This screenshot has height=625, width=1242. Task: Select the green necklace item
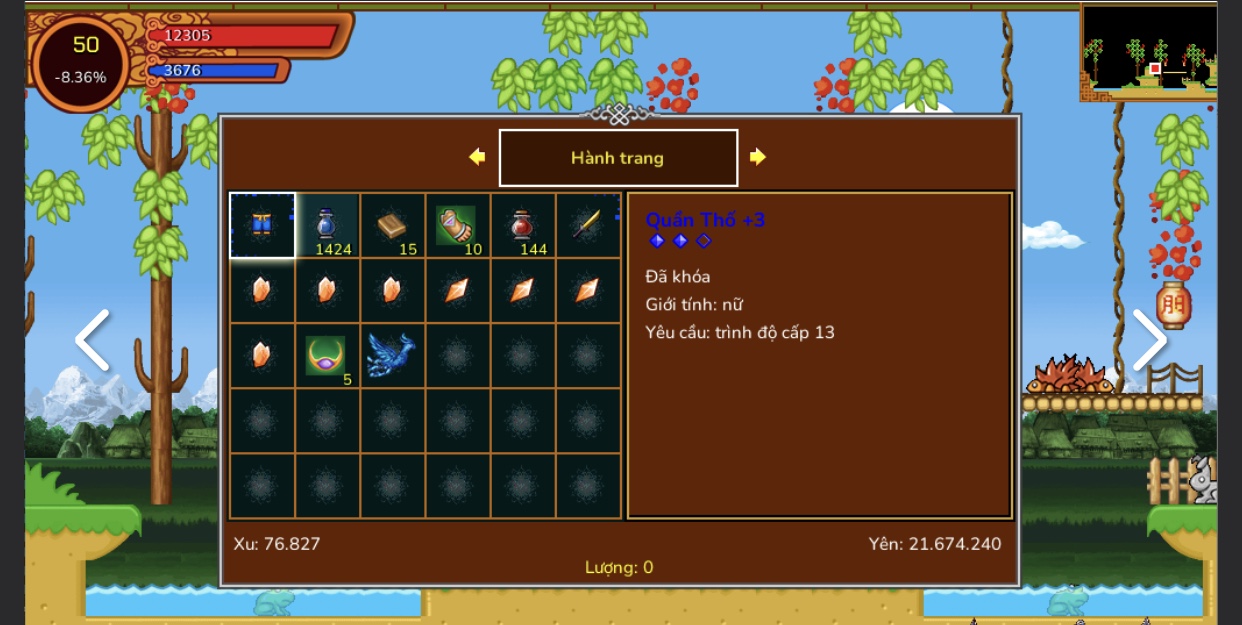click(x=326, y=355)
